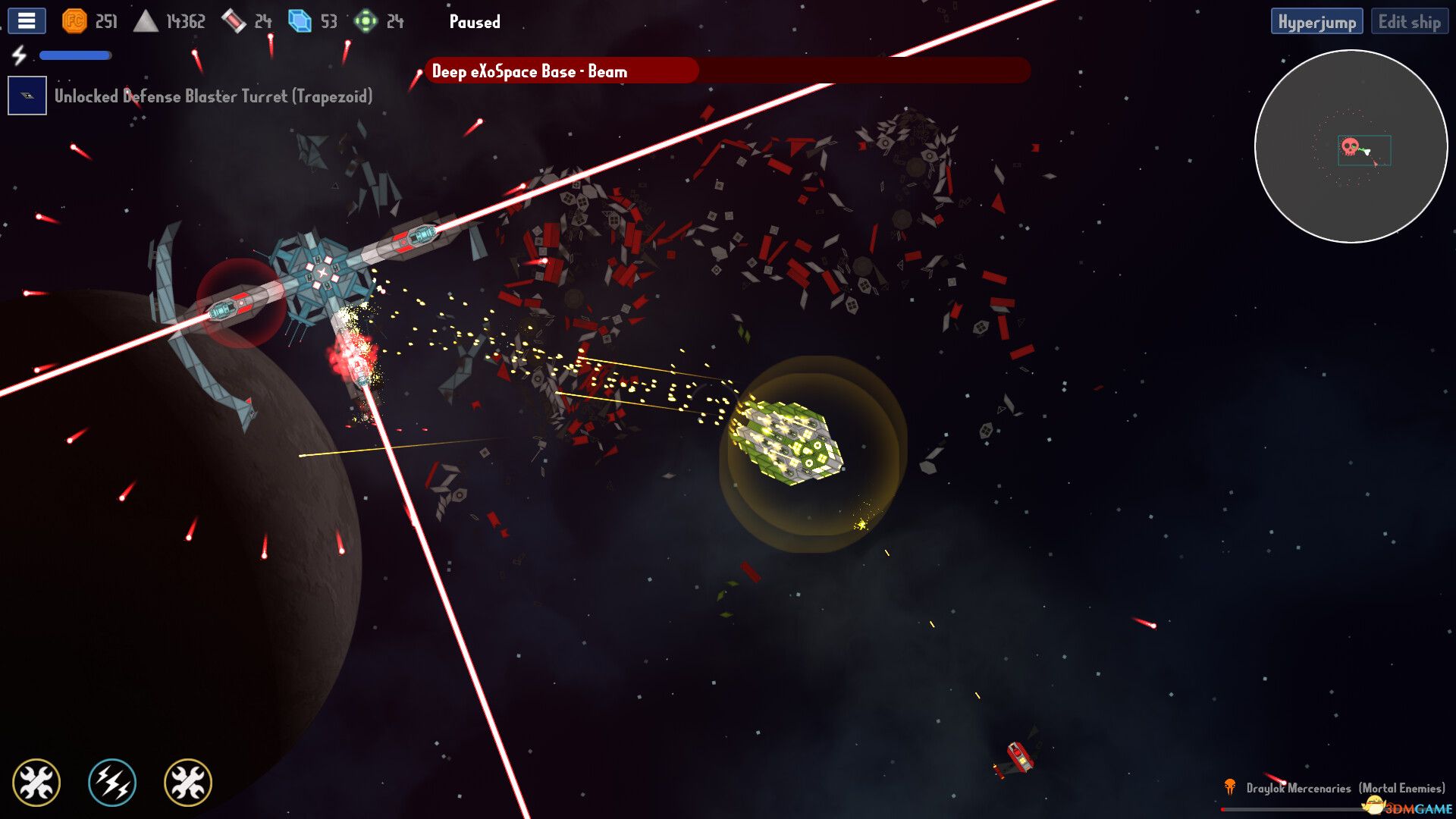
Task: Click the blue energy progress bar
Action: [x=74, y=55]
